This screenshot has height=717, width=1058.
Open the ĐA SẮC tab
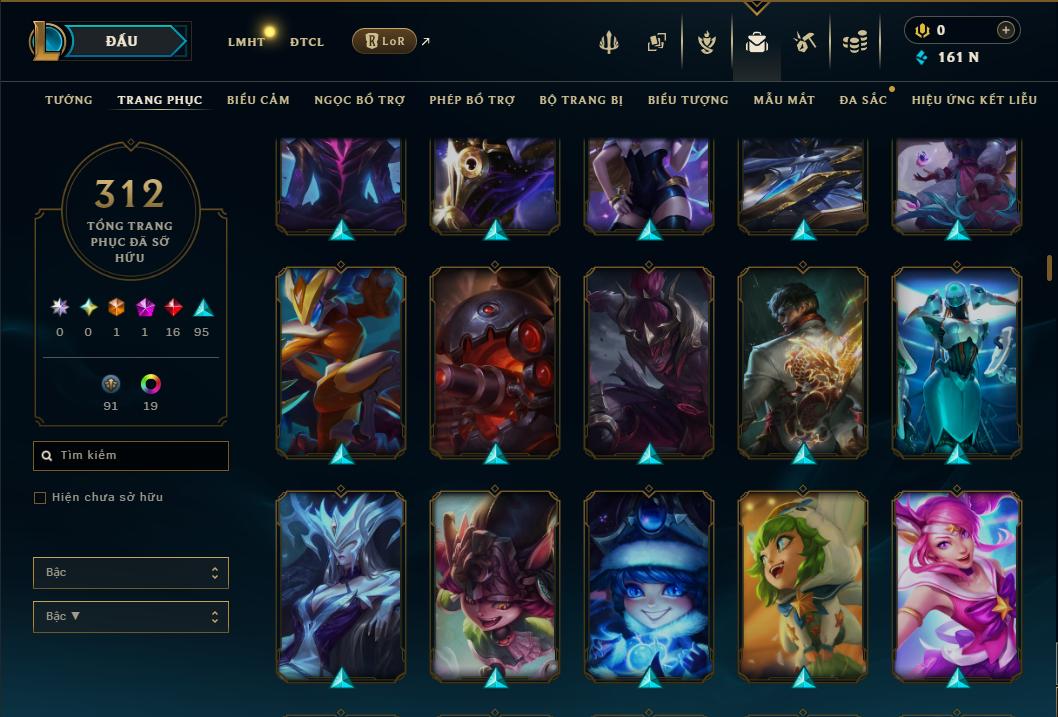863,100
